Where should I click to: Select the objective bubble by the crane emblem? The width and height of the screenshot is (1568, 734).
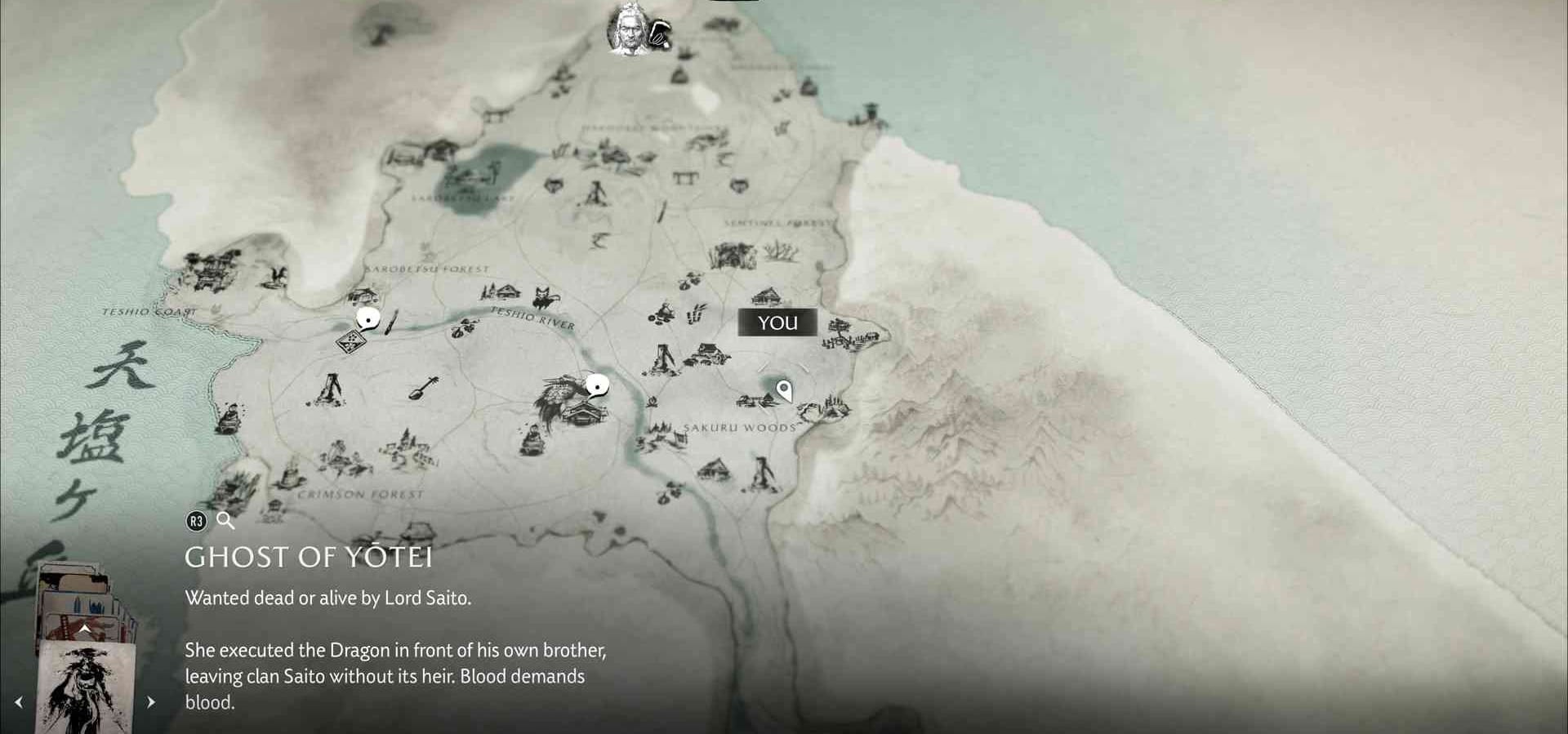click(598, 385)
